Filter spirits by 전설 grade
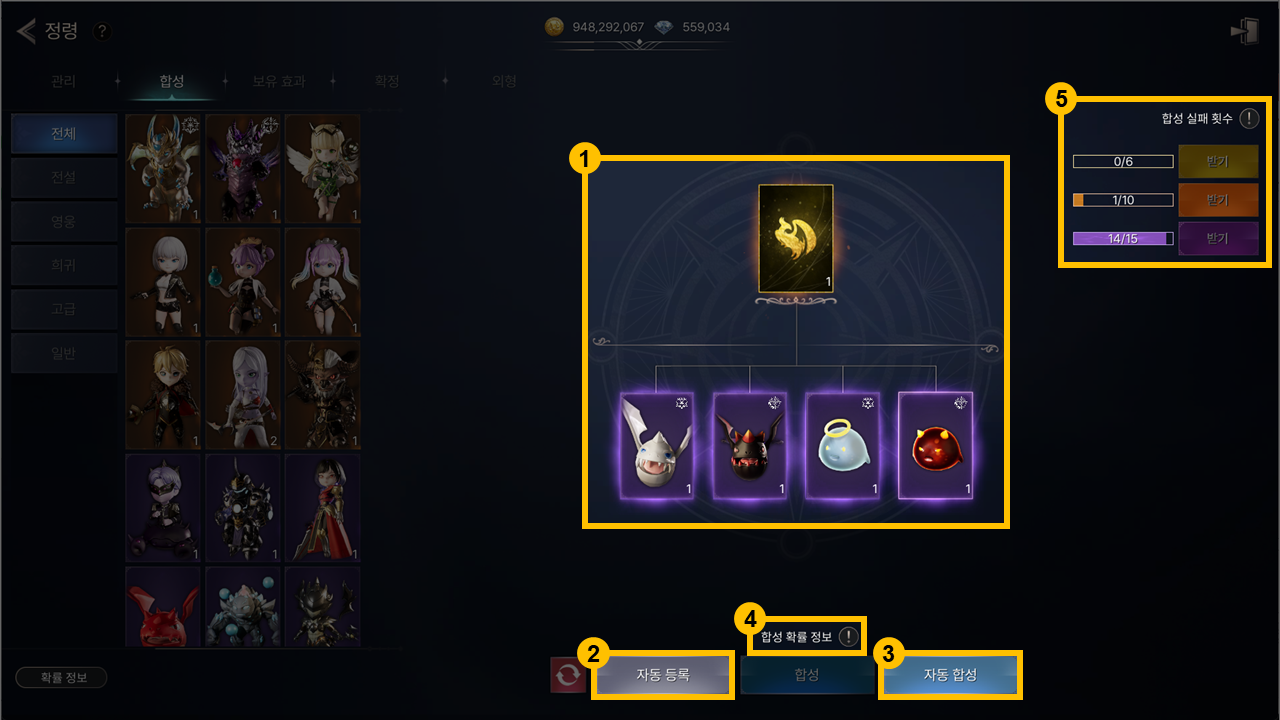This screenshot has width=1280, height=720. click(x=63, y=178)
